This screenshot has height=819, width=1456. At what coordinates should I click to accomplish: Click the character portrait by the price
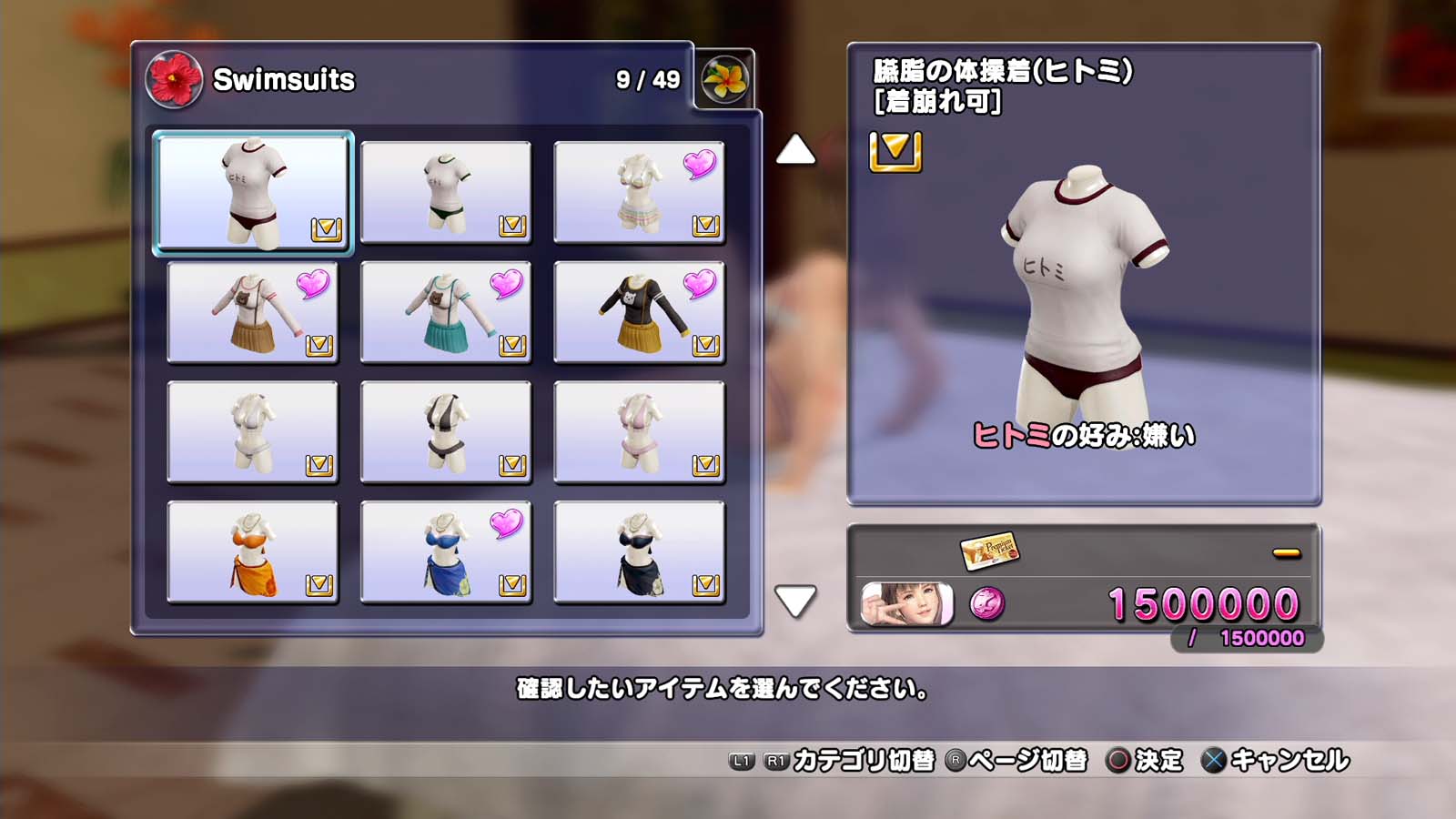pos(907,604)
